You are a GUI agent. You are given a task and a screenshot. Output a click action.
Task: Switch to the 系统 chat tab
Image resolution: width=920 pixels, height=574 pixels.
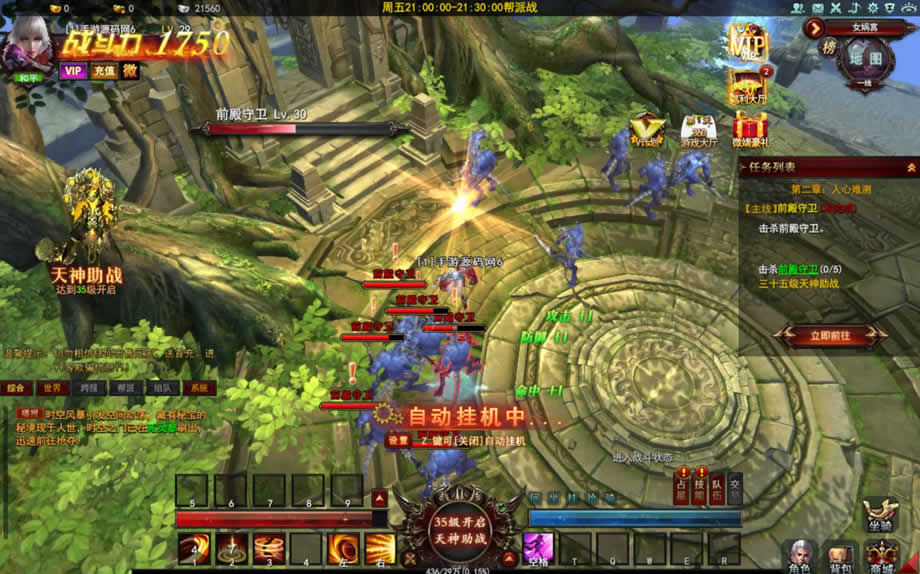pyautogui.click(x=199, y=388)
